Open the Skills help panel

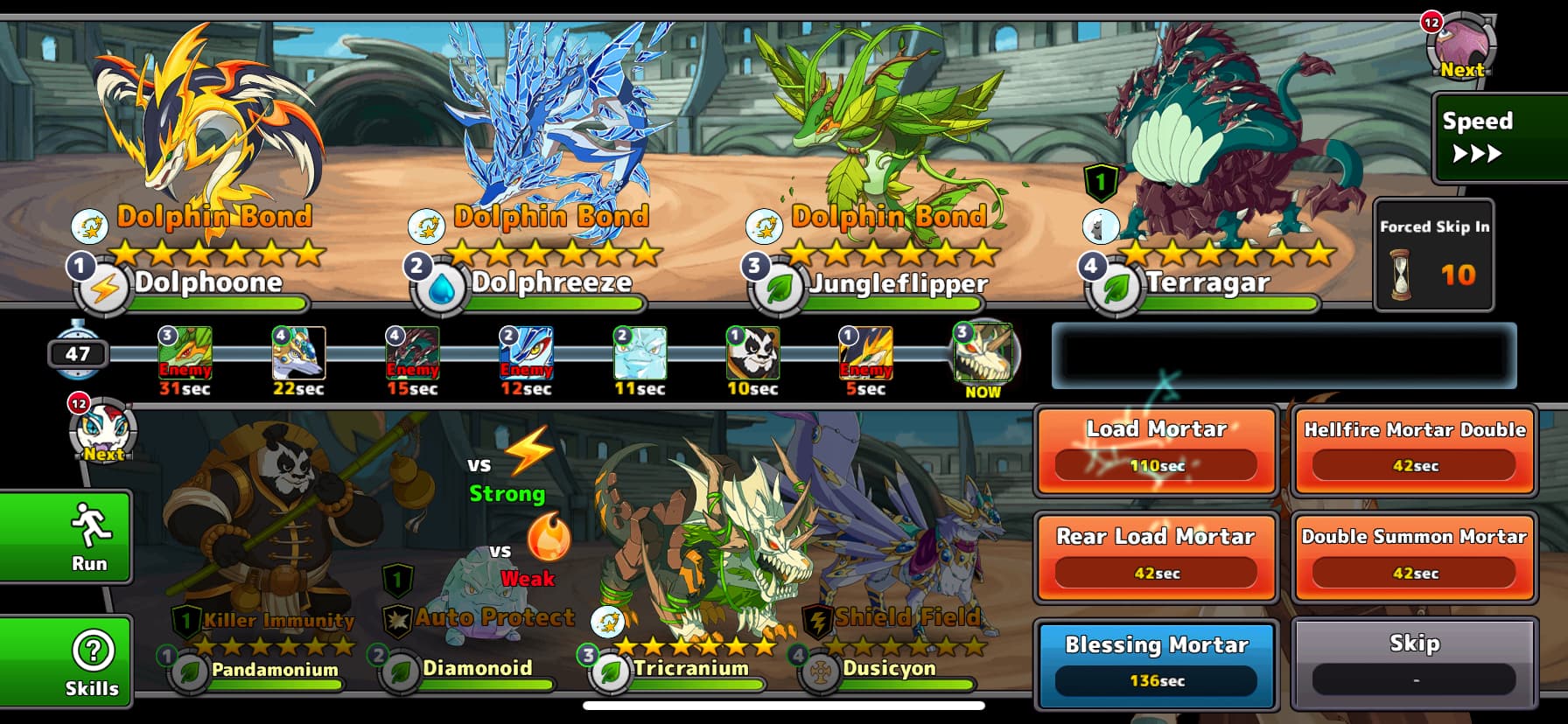66,662
